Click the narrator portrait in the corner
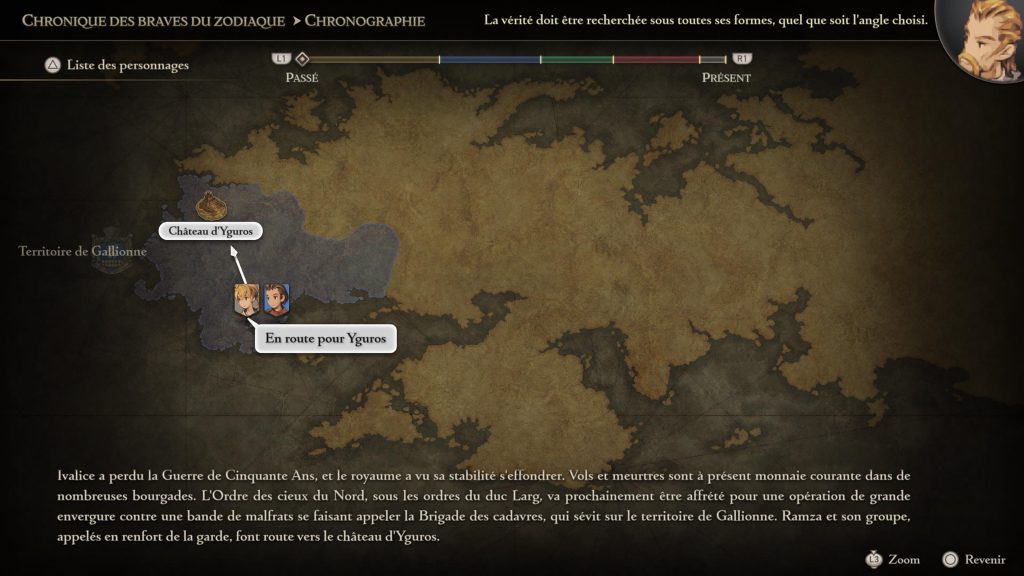The image size is (1024, 576). click(983, 40)
